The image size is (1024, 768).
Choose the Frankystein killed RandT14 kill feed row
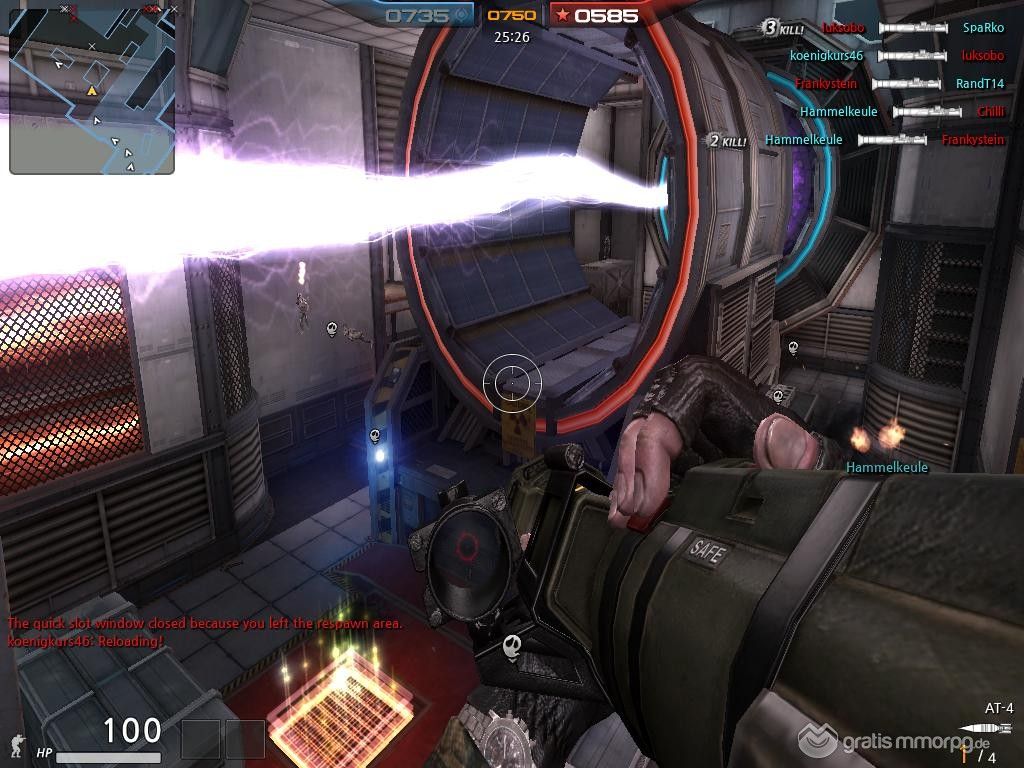click(x=899, y=84)
